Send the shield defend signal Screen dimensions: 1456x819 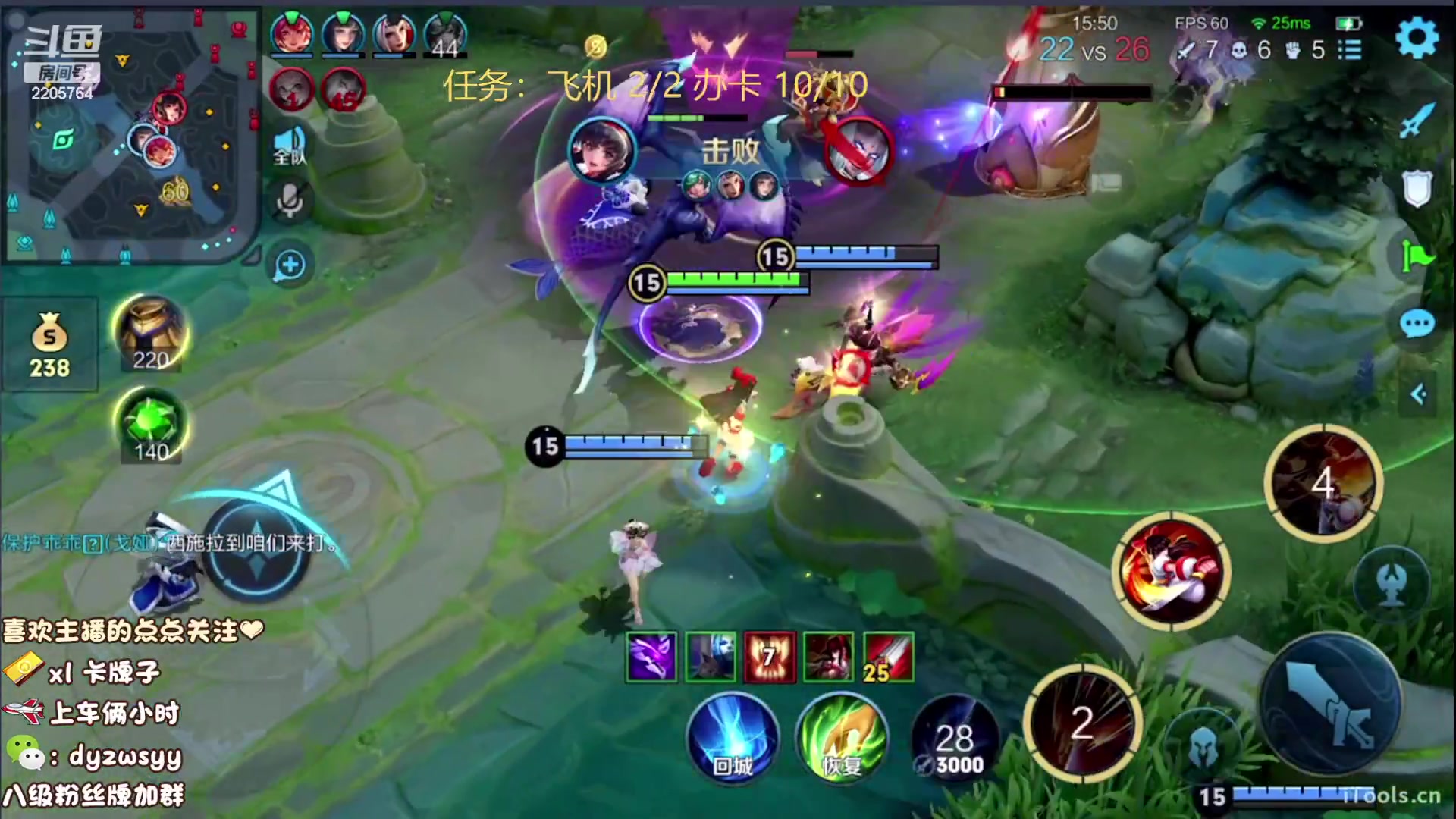tap(1416, 188)
